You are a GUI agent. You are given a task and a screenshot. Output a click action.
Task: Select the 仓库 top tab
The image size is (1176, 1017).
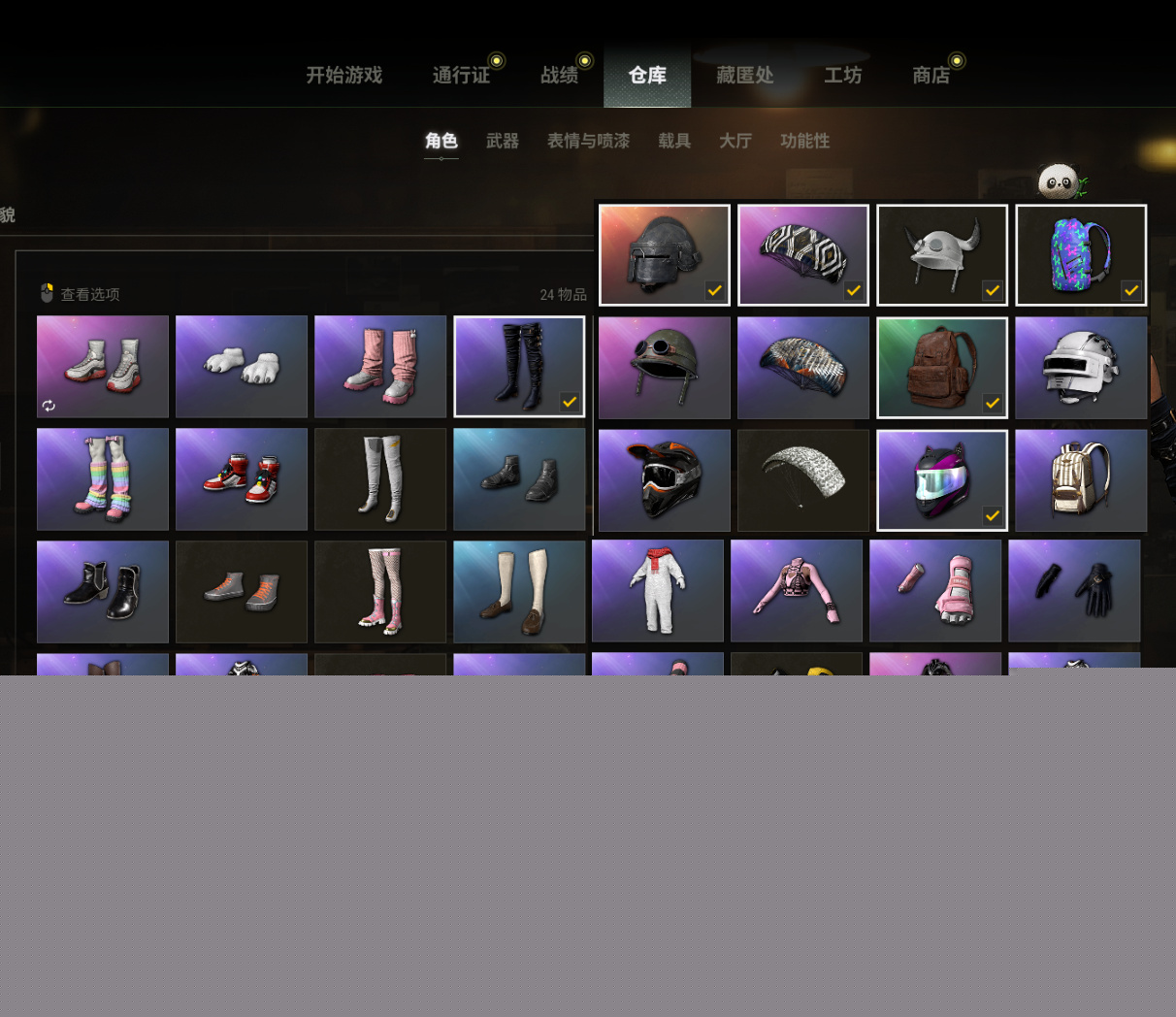click(x=647, y=76)
